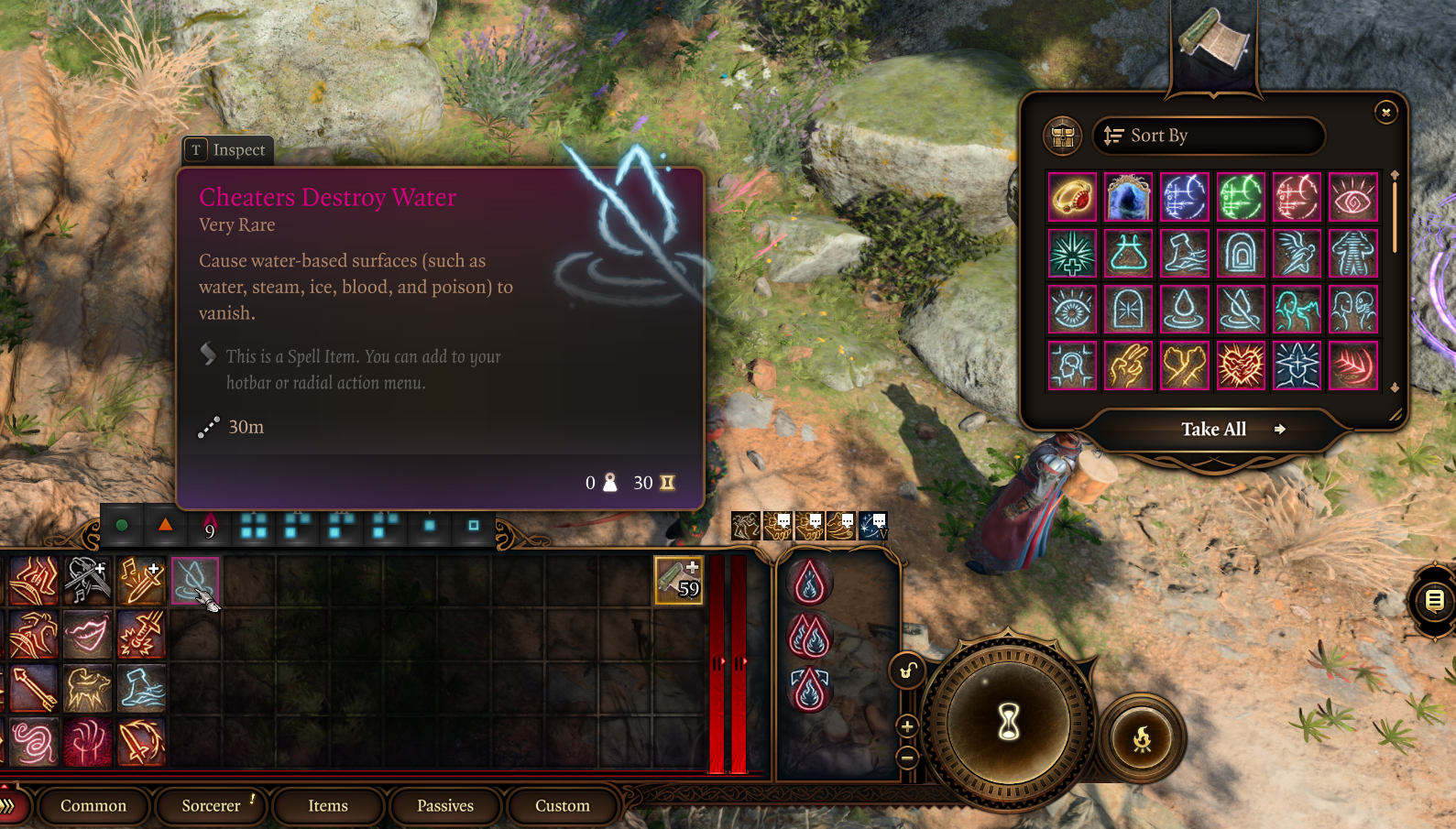Select the crossed-out water drop spell item
The width and height of the screenshot is (1456, 829).
pos(1241,310)
